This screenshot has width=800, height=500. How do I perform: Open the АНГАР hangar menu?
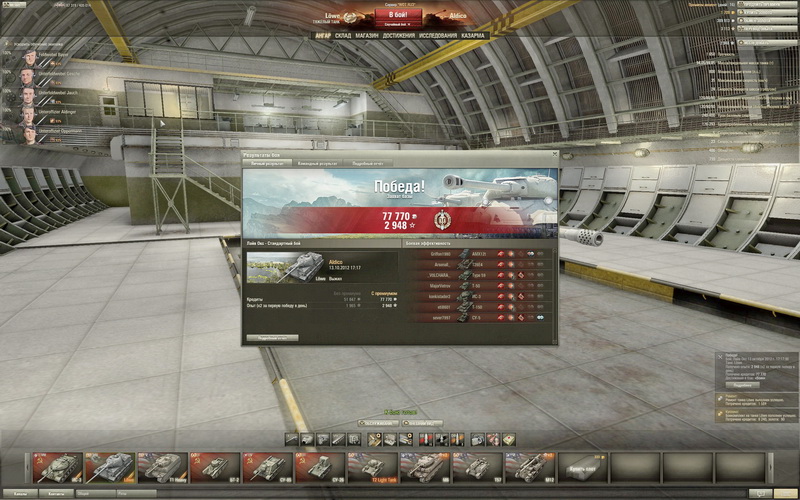[322, 35]
